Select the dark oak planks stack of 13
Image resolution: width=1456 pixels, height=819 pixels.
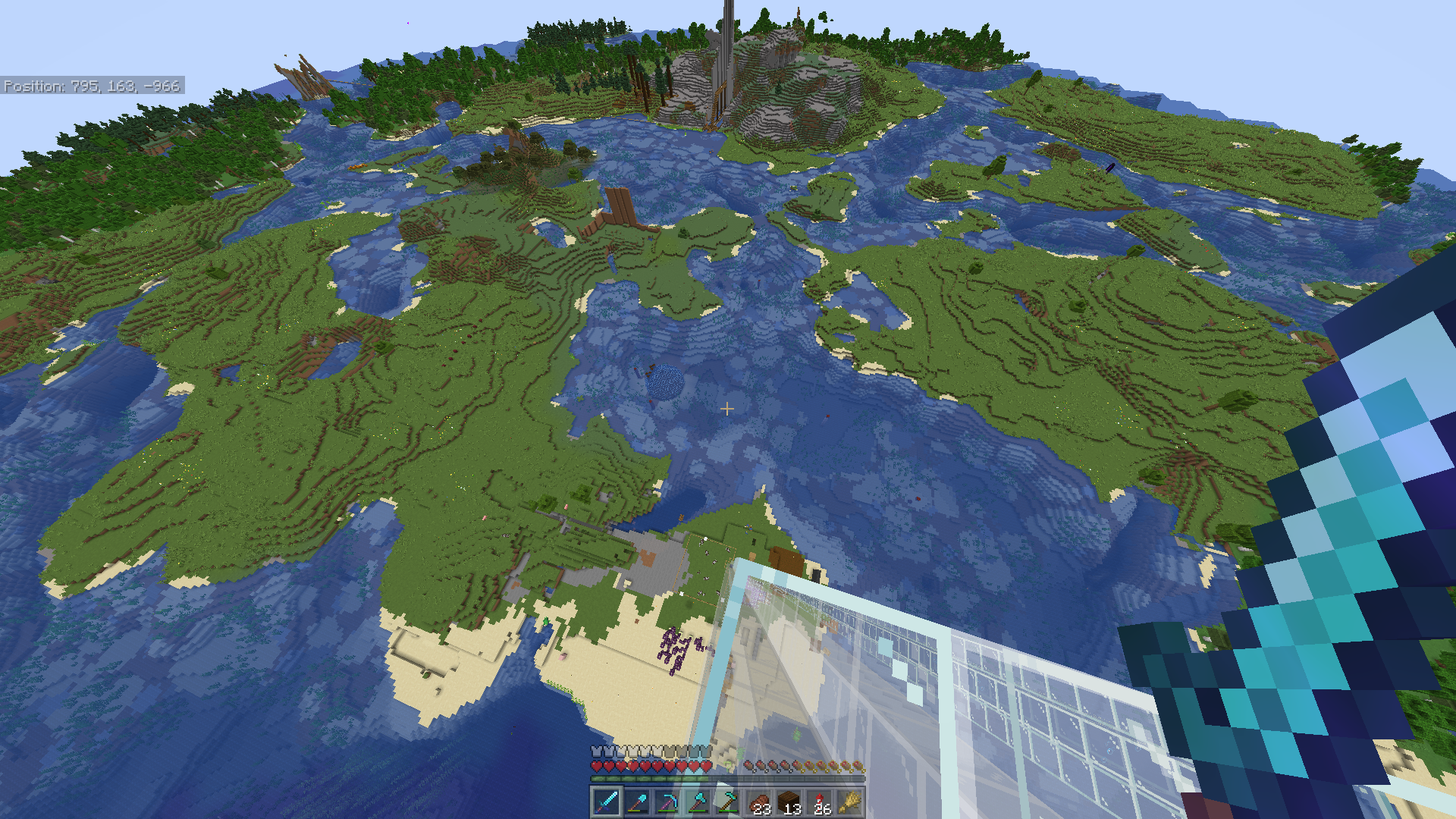click(x=791, y=800)
